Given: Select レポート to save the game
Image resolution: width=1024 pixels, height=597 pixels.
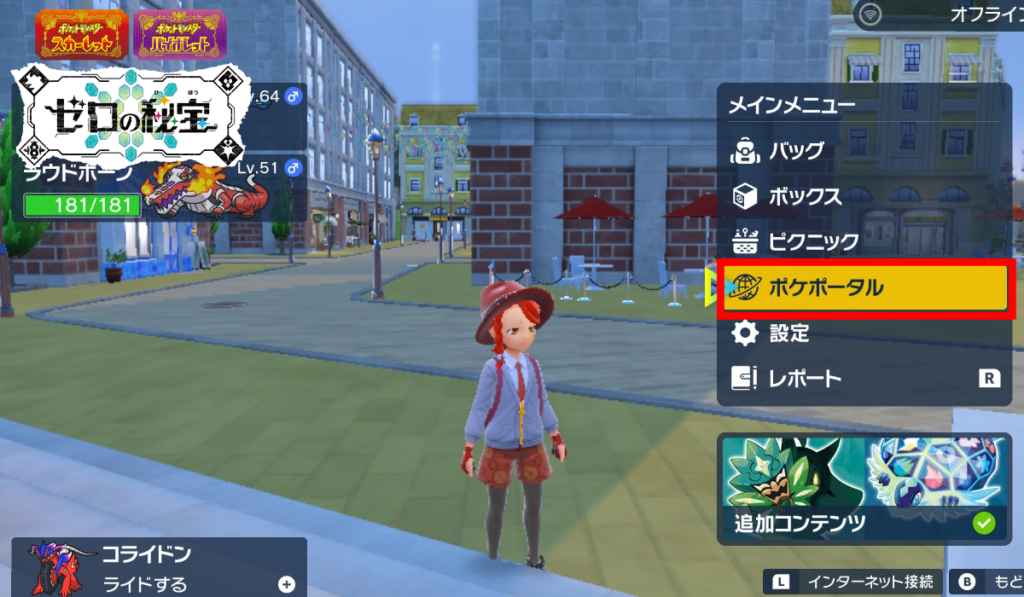Looking at the screenshot, I should pos(803,379).
